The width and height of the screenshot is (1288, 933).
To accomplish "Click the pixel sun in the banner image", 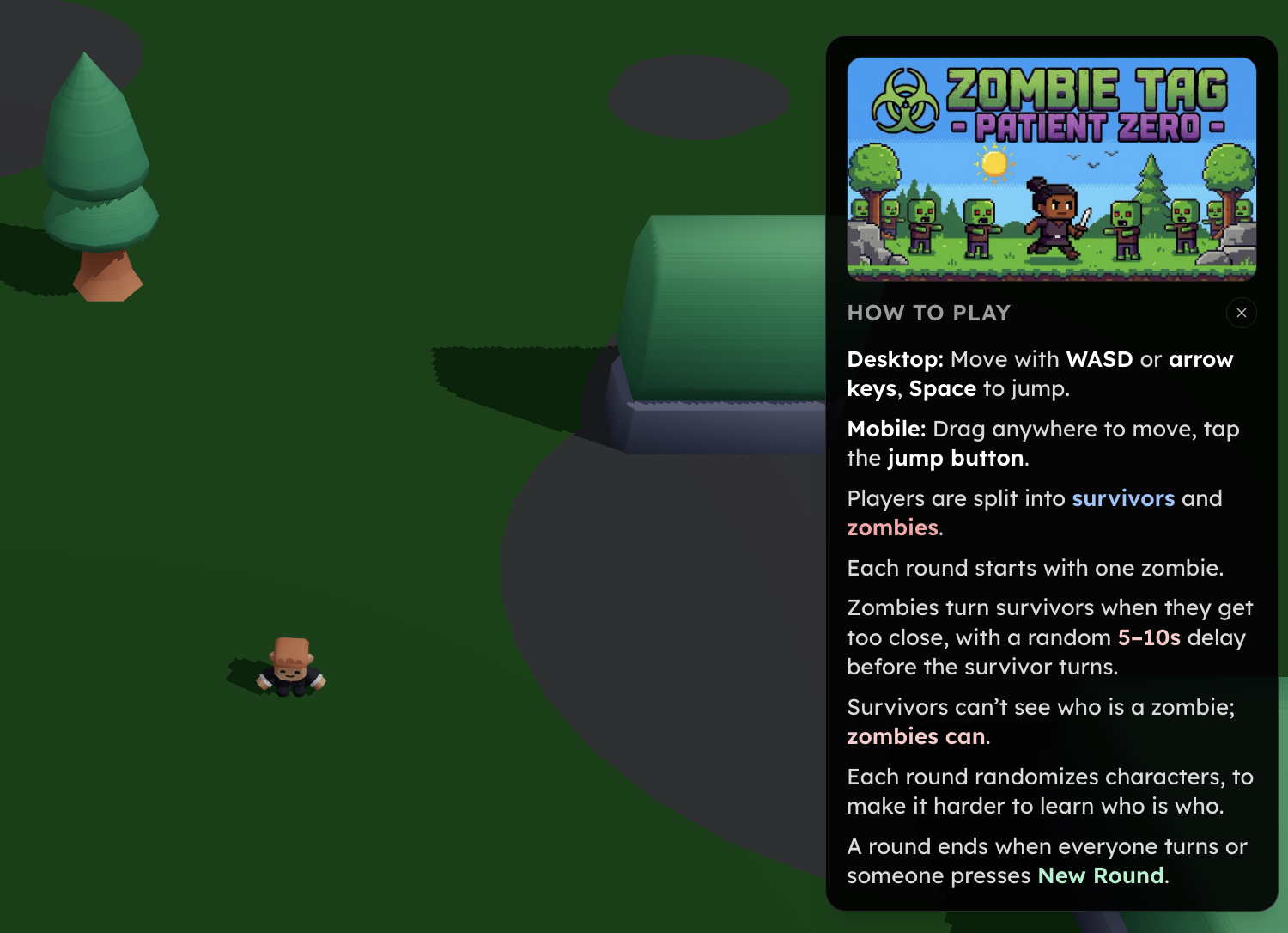I will pyautogui.click(x=994, y=162).
